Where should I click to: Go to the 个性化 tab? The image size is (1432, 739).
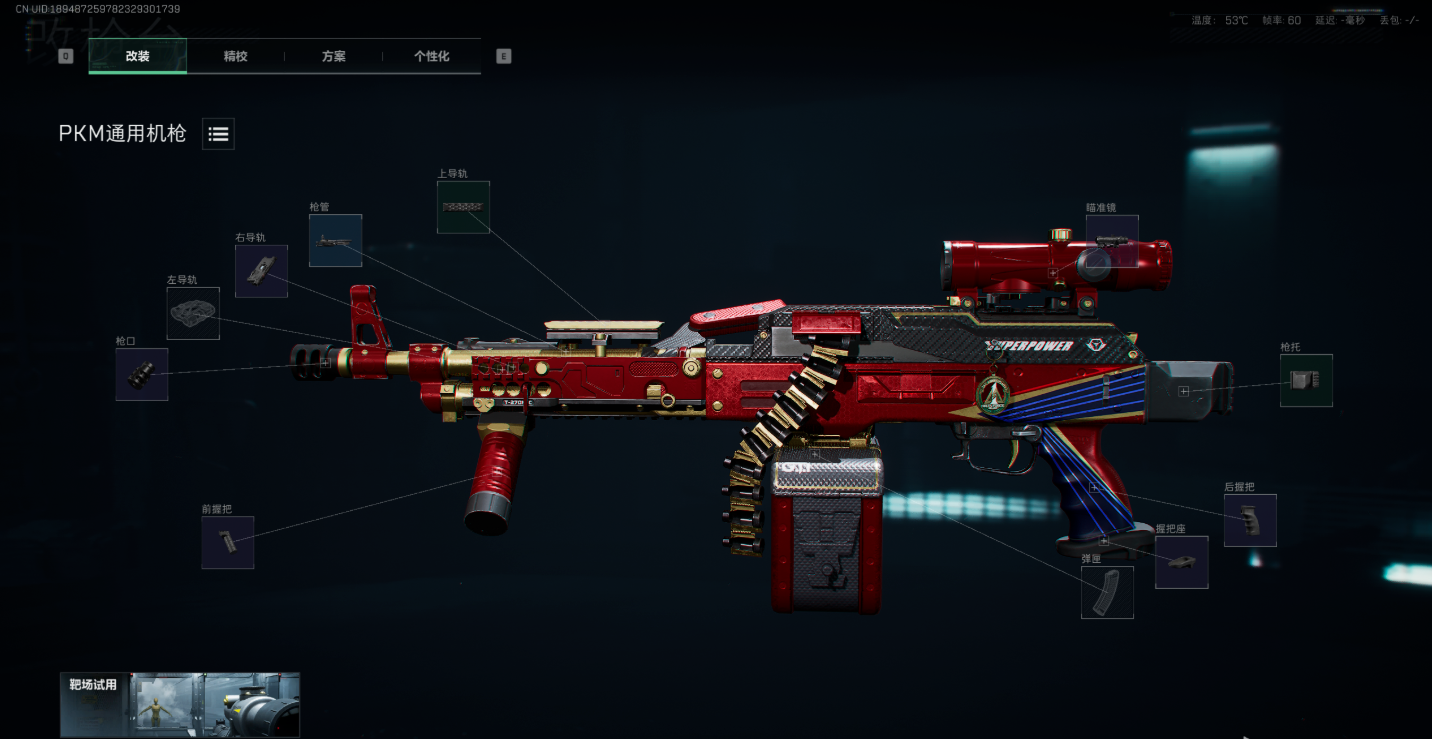pos(432,56)
